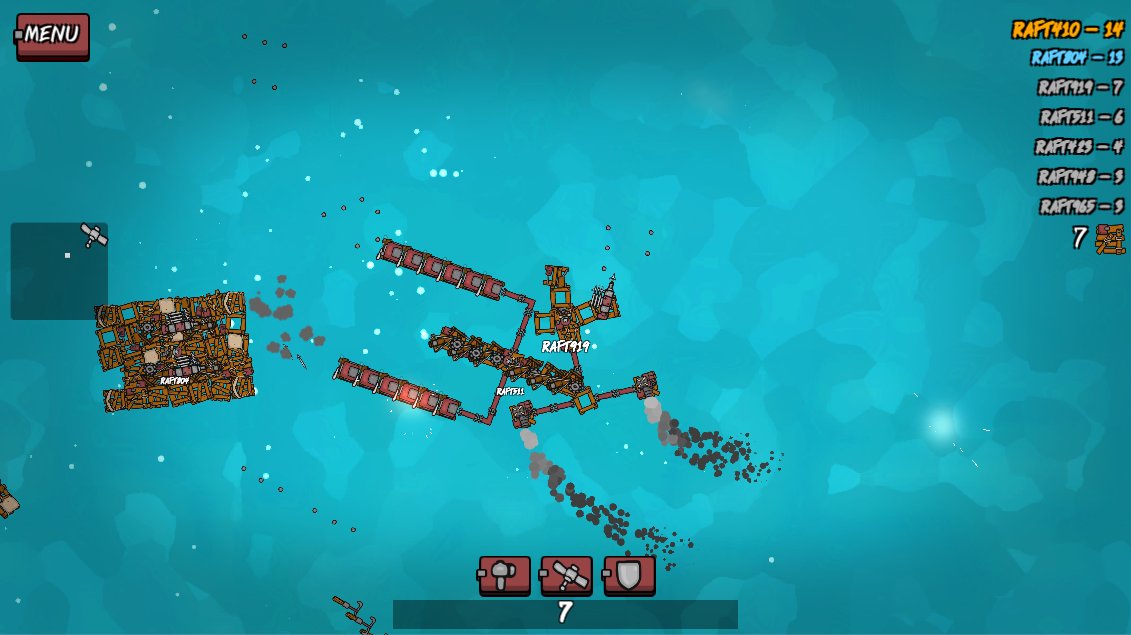Click the satellite icon on the minimap
Screen dimensions: 1131x635
point(94,236)
